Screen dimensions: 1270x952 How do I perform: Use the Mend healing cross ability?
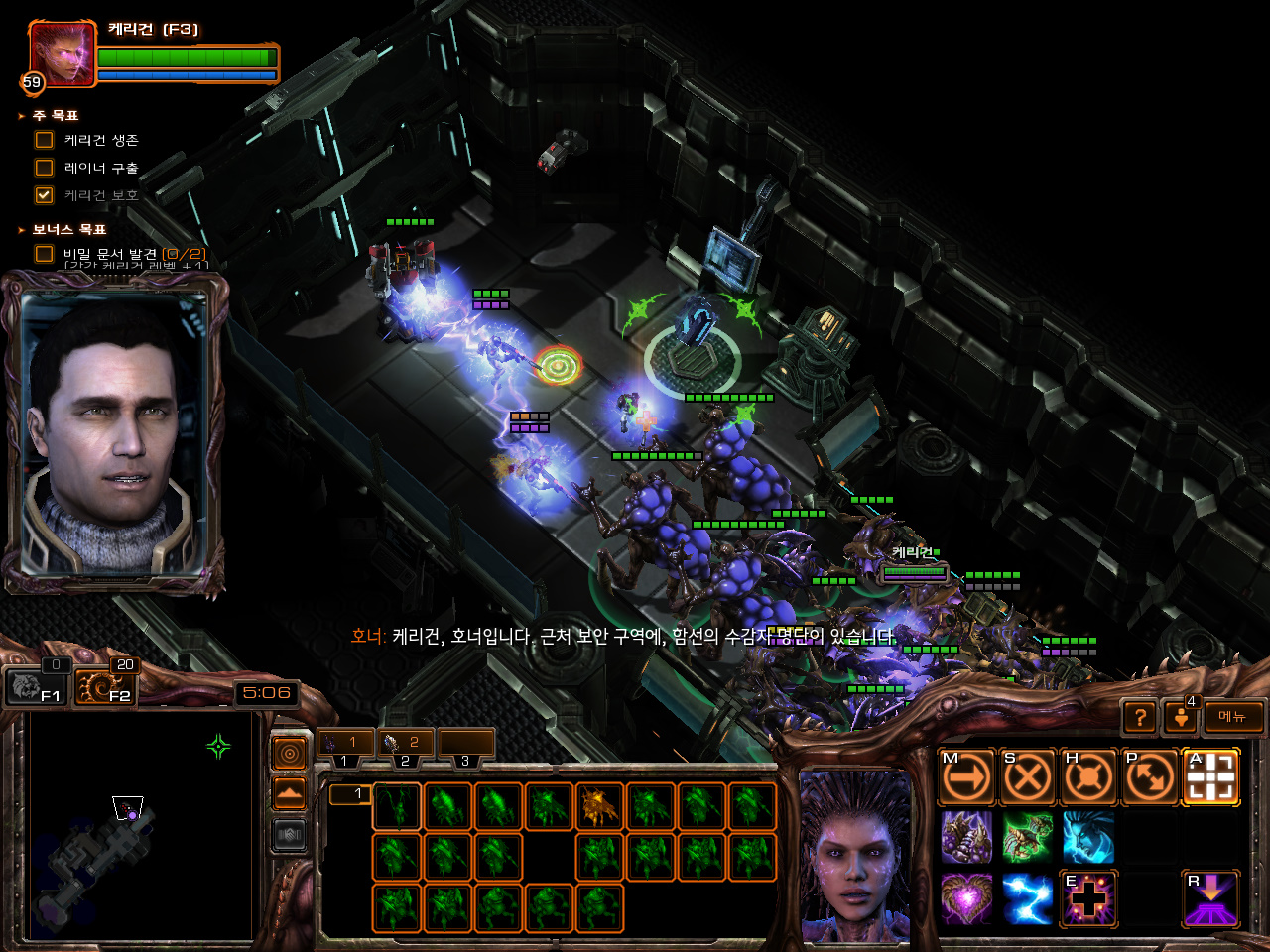click(1088, 898)
